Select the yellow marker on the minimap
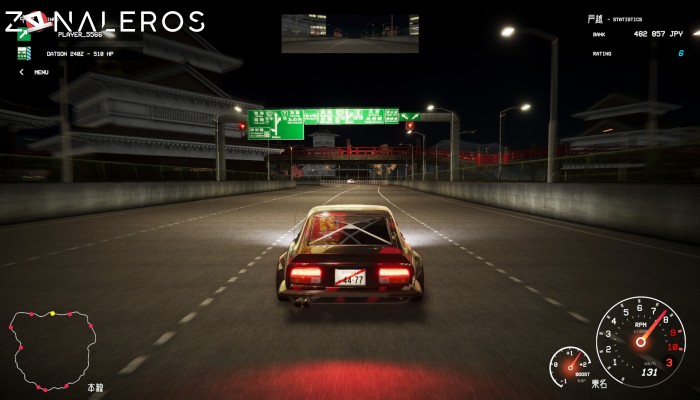Image resolution: width=700 pixels, height=400 pixels. pos(53,314)
